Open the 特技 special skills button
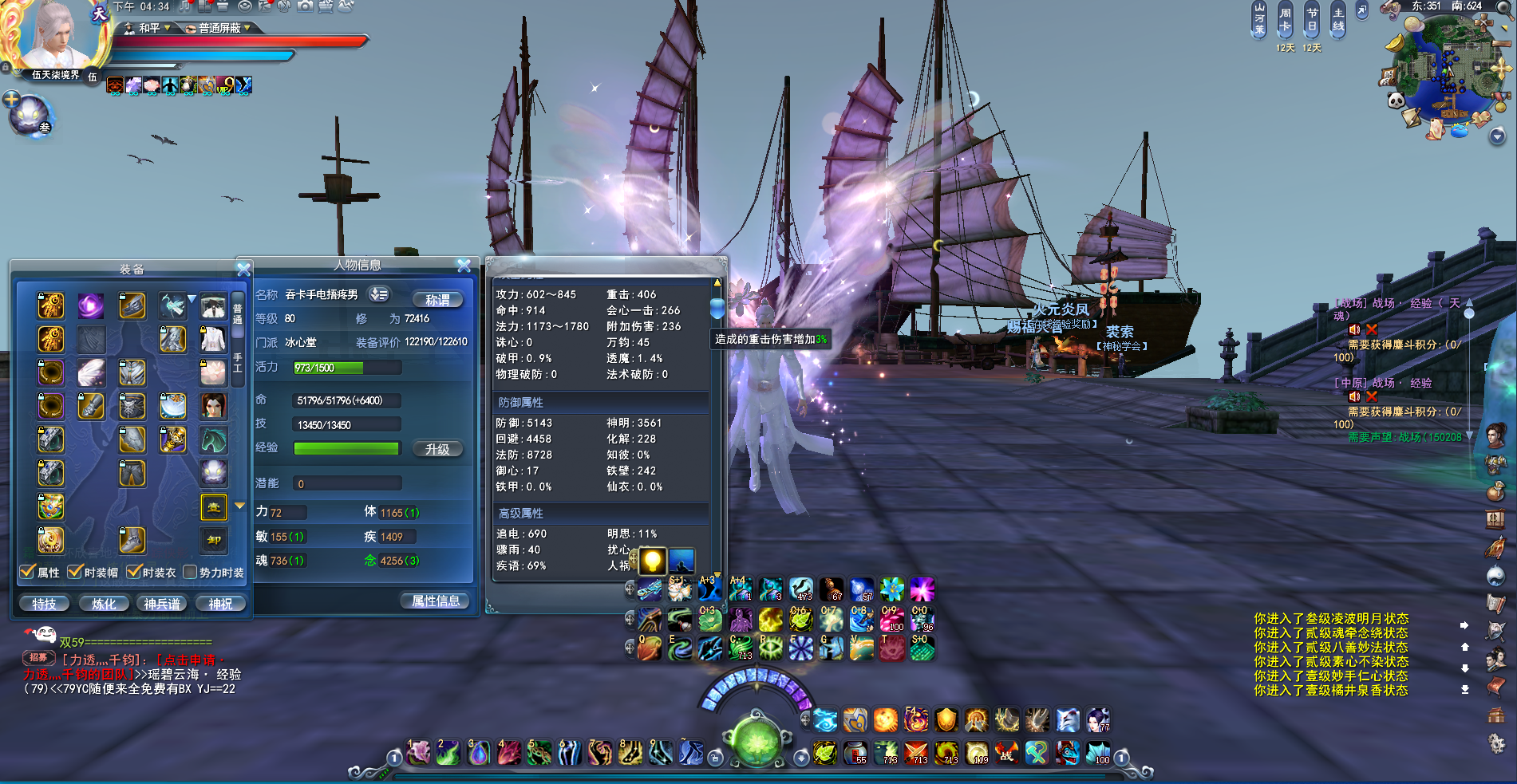The image size is (1517, 784). (x=45, y=604)
